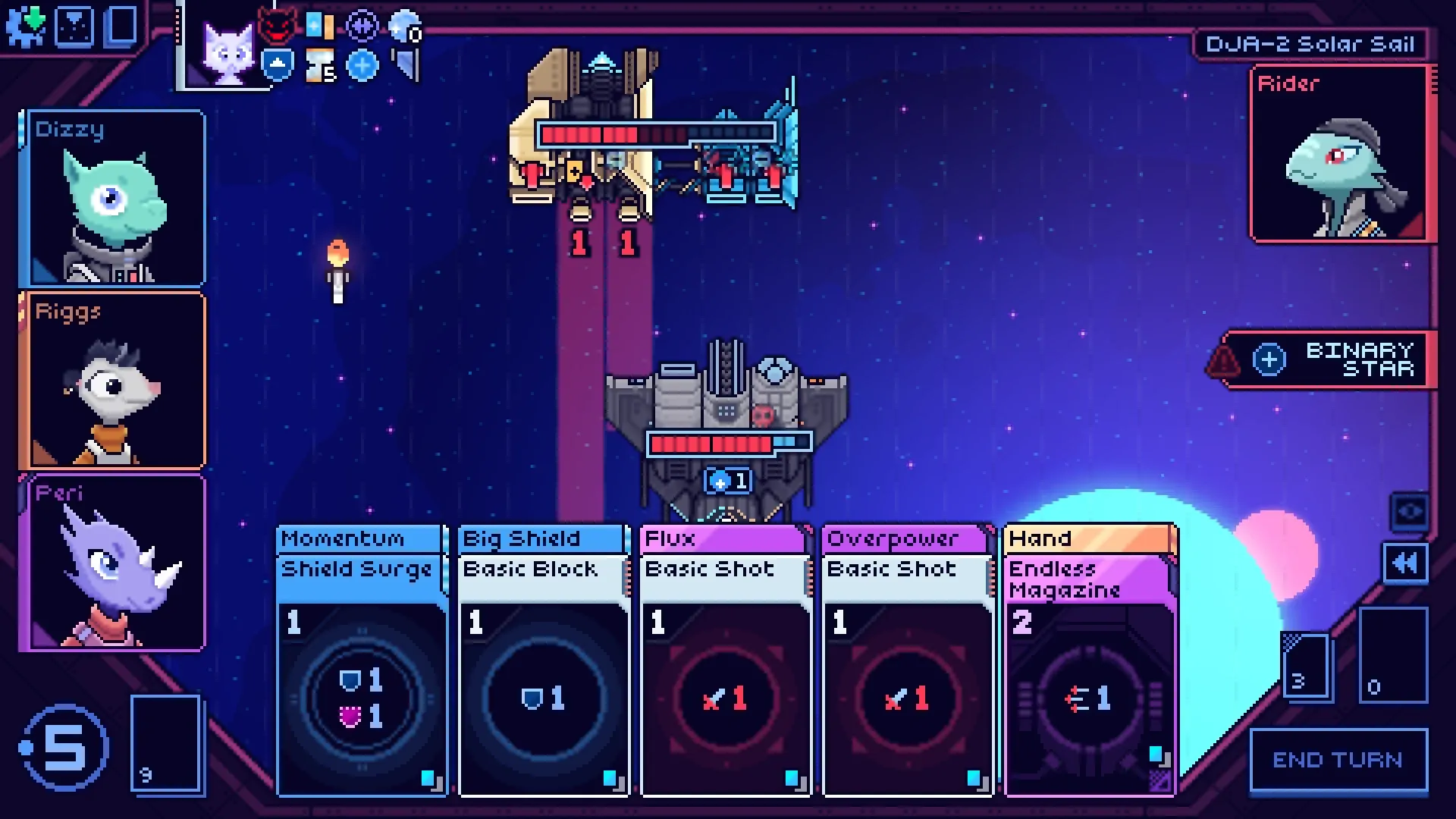The width and height of the screenshot is (1456, 819).
Task: Select the hourglass icon in the top-left toolbar
Action: click(74, 25)
